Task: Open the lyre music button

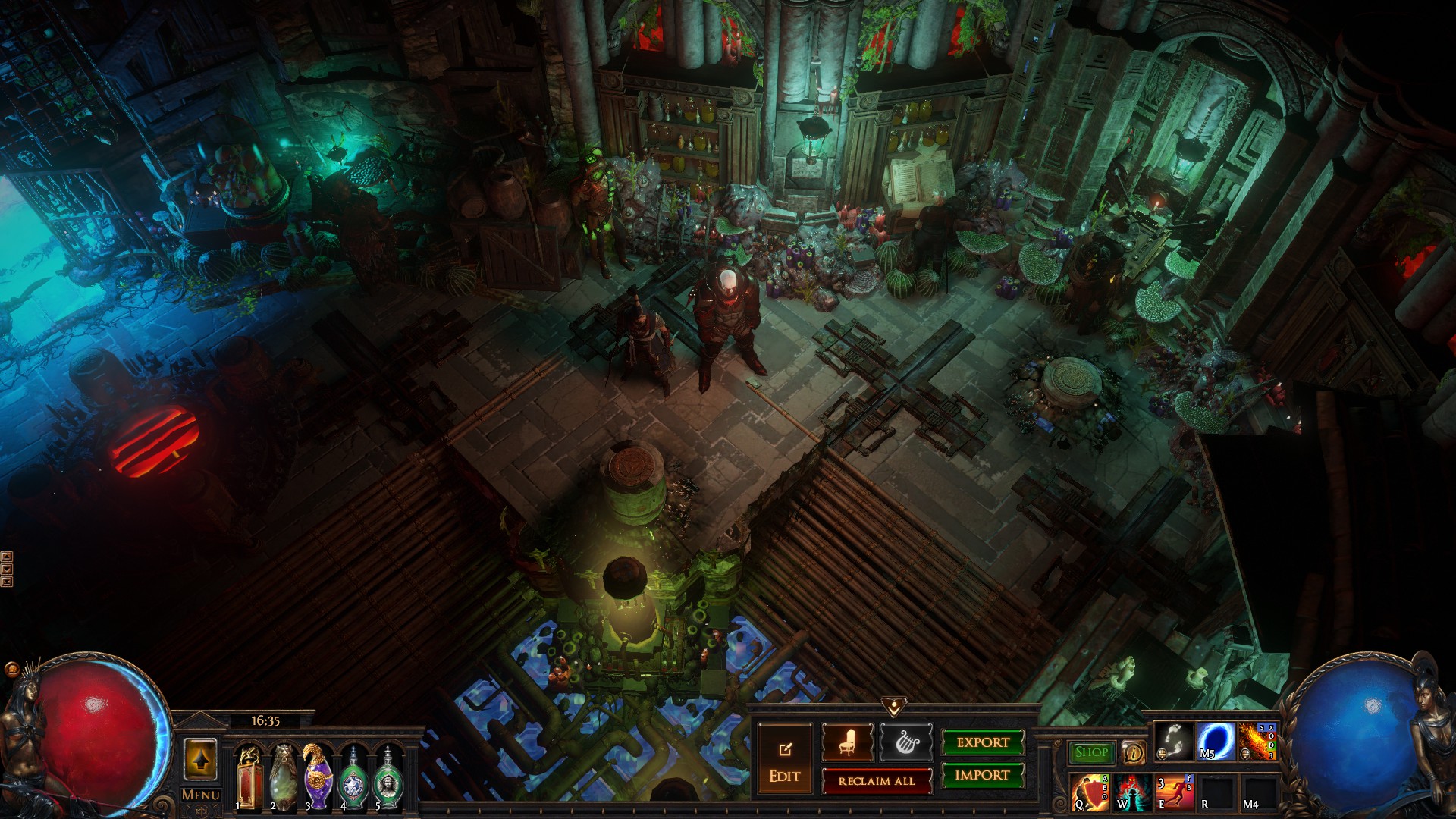Action: (905, 742)
